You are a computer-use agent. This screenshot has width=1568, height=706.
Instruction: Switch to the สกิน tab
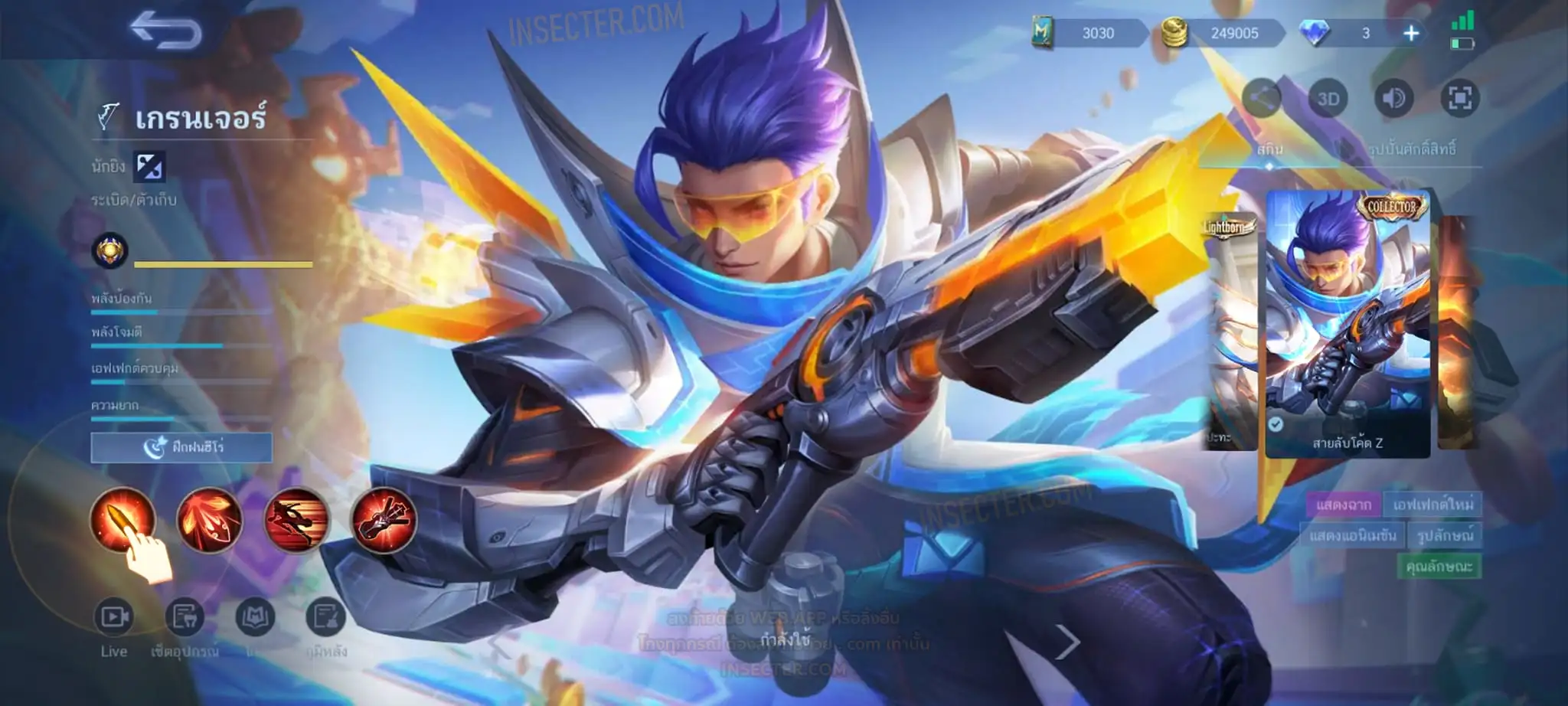click(x=1269, y=149)
